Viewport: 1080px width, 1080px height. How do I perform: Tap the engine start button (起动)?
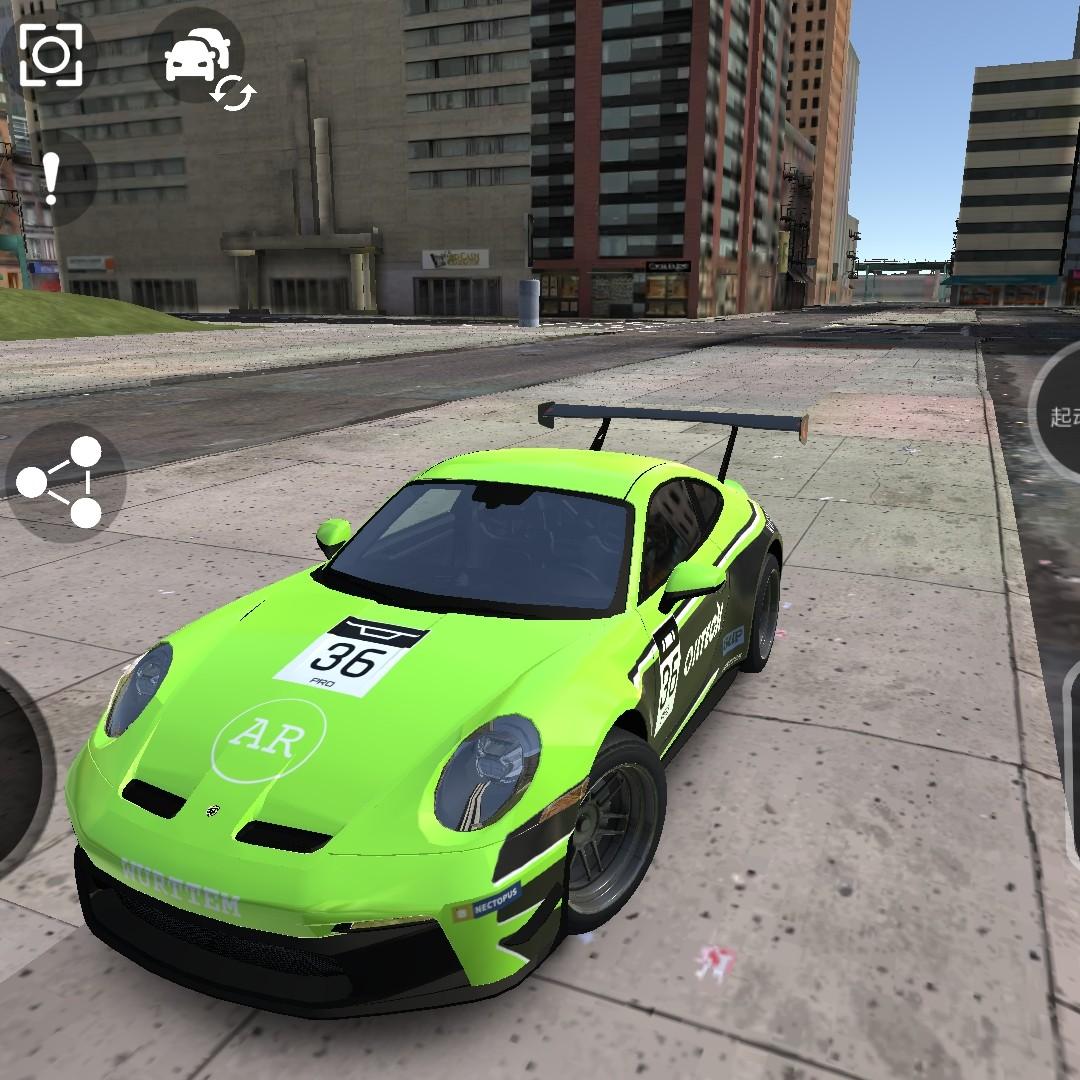tap(1060, 415)
